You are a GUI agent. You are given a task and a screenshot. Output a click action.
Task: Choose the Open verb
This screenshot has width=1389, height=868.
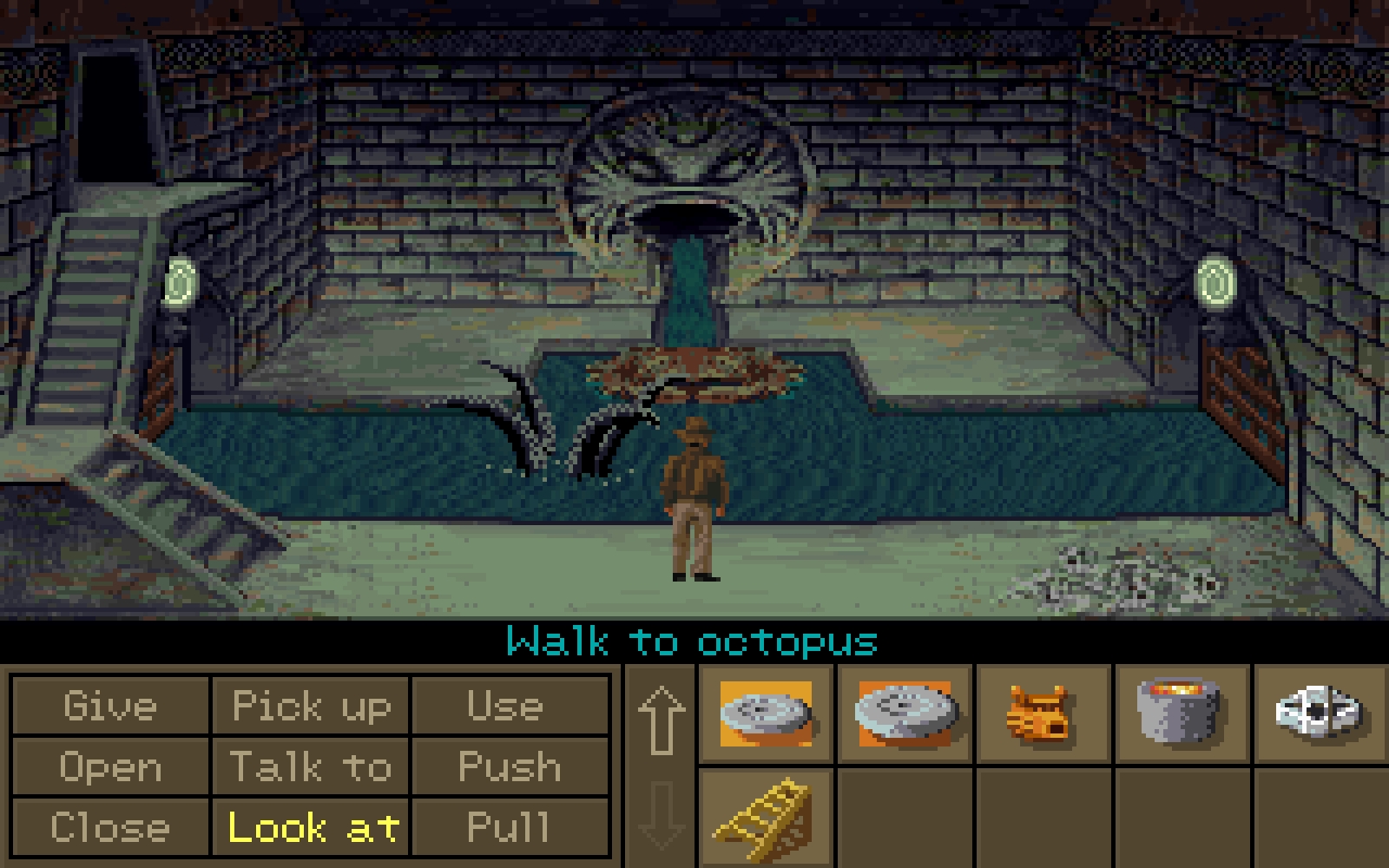click(110, 767)
